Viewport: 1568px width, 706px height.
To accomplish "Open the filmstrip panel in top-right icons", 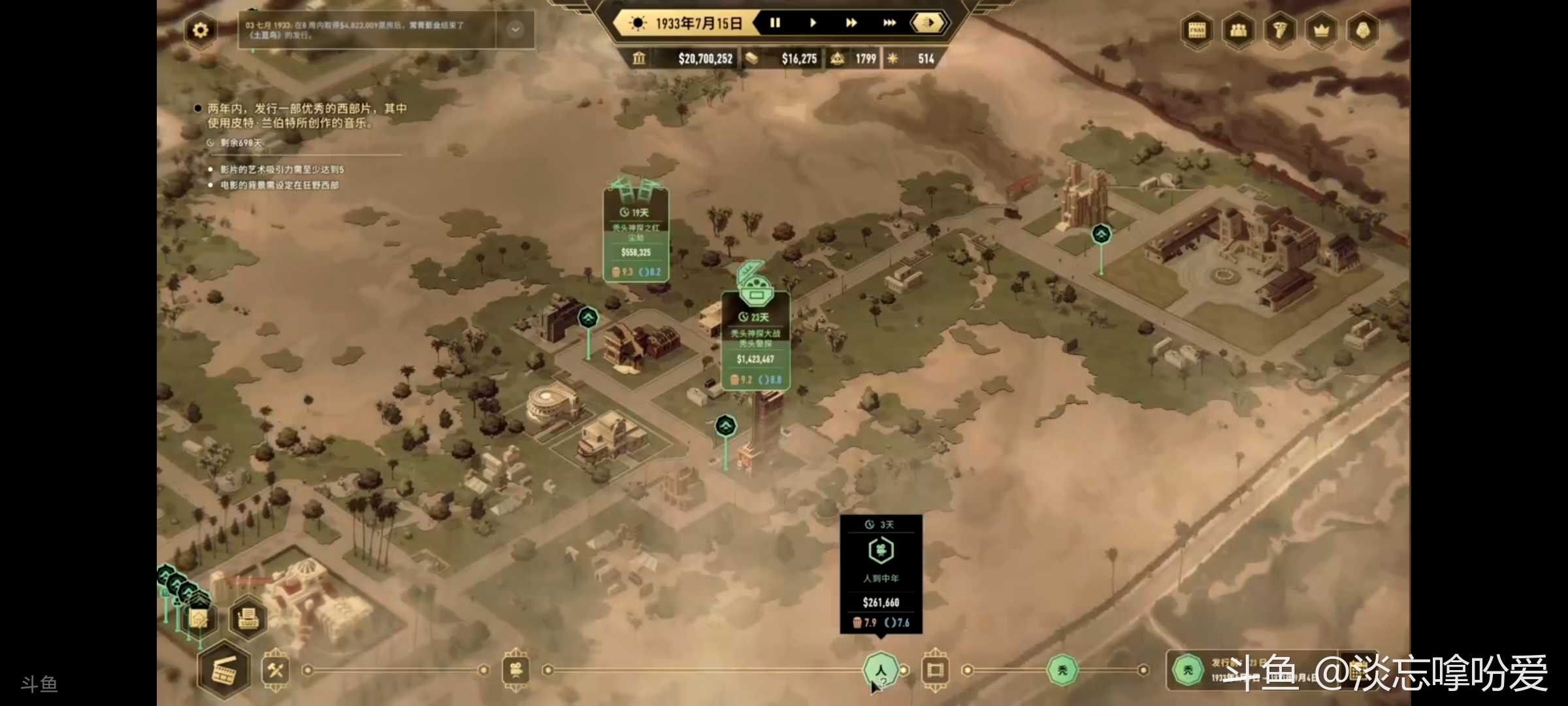I will 1197,31.
